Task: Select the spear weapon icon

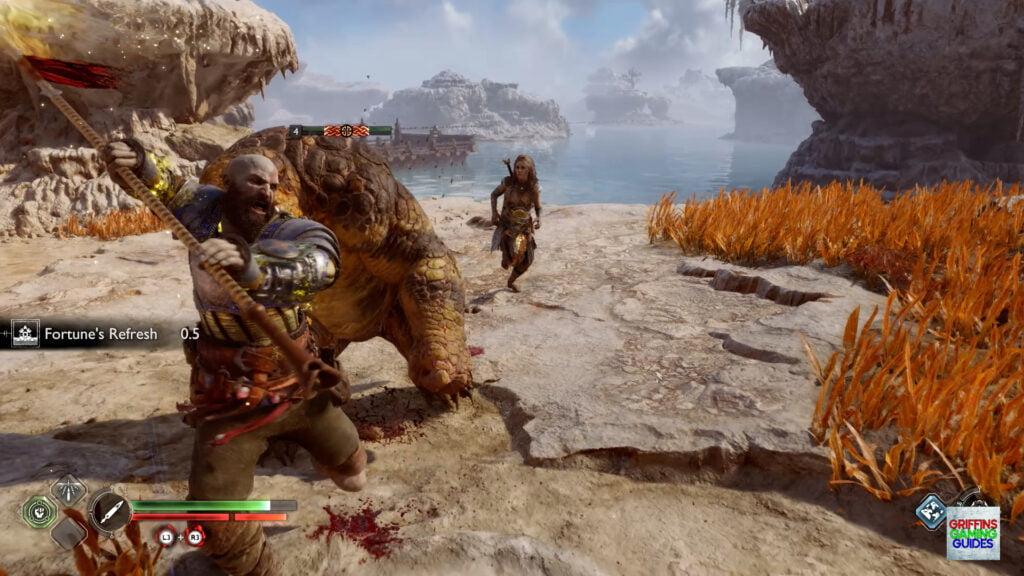Action: coord(110,512)
